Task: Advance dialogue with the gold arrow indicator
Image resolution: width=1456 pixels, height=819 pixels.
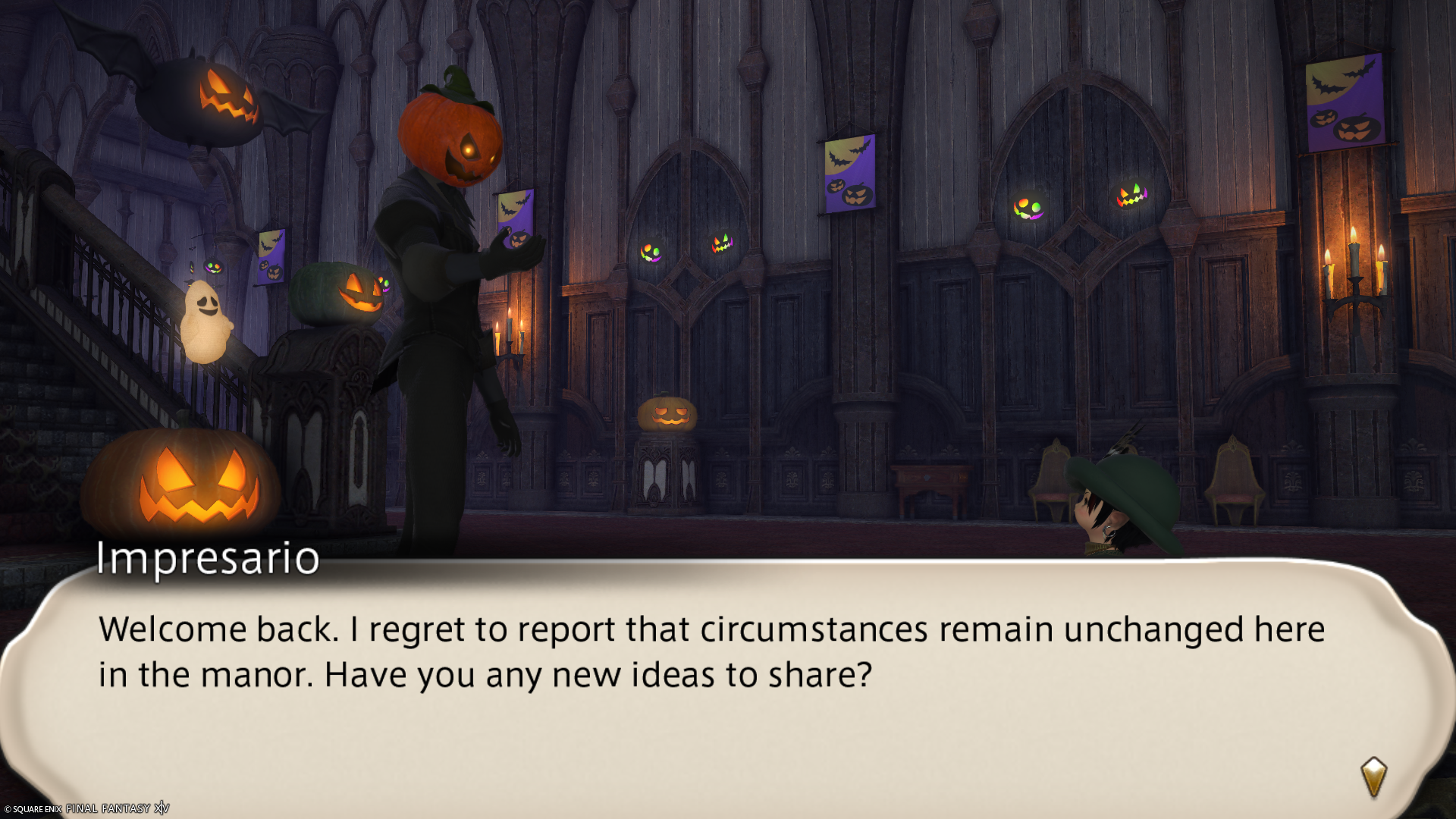Action: 1373,777
